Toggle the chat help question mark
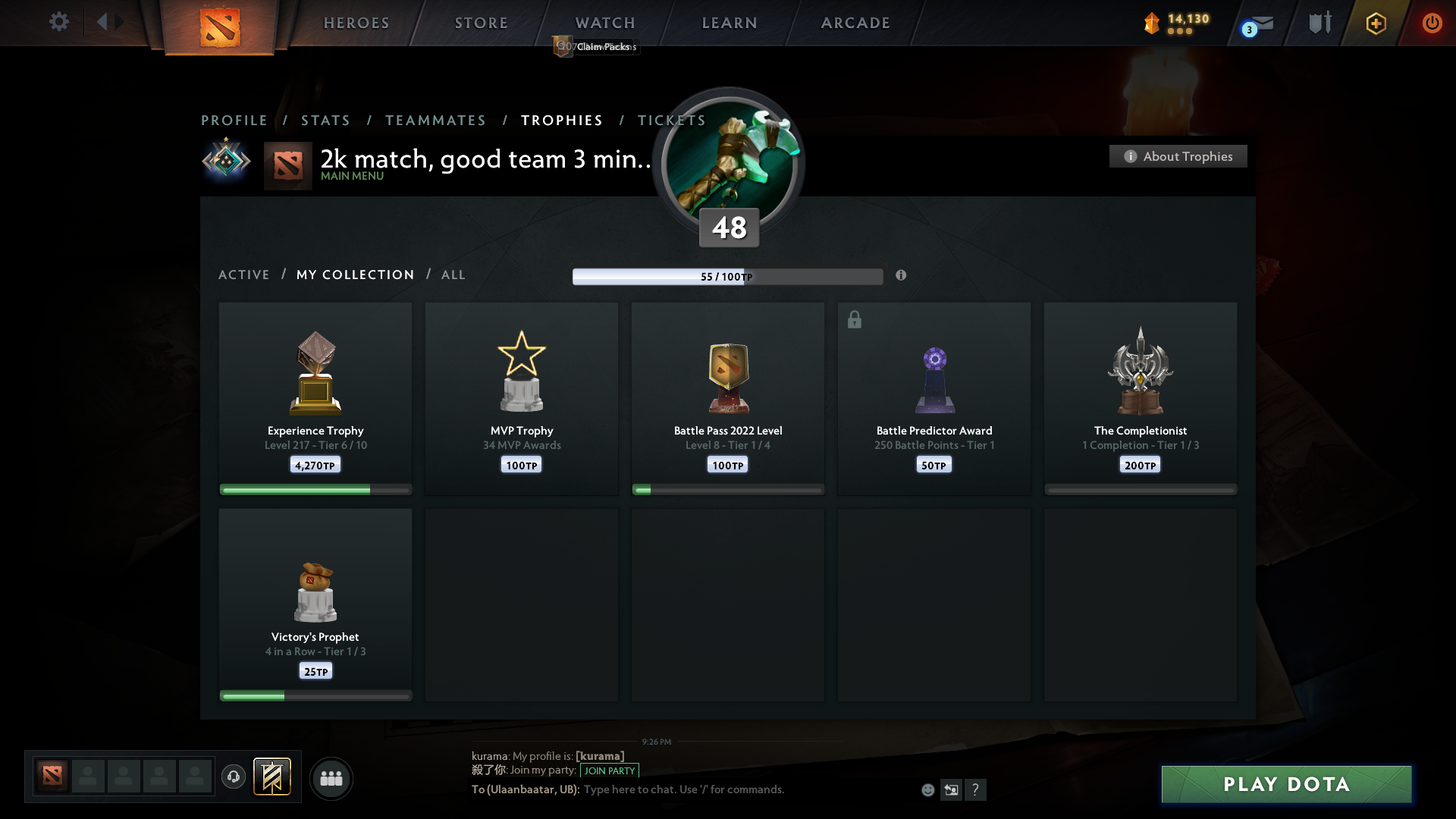The width and height of the screenshot is (1456, 819). click(x=977, y=789)
